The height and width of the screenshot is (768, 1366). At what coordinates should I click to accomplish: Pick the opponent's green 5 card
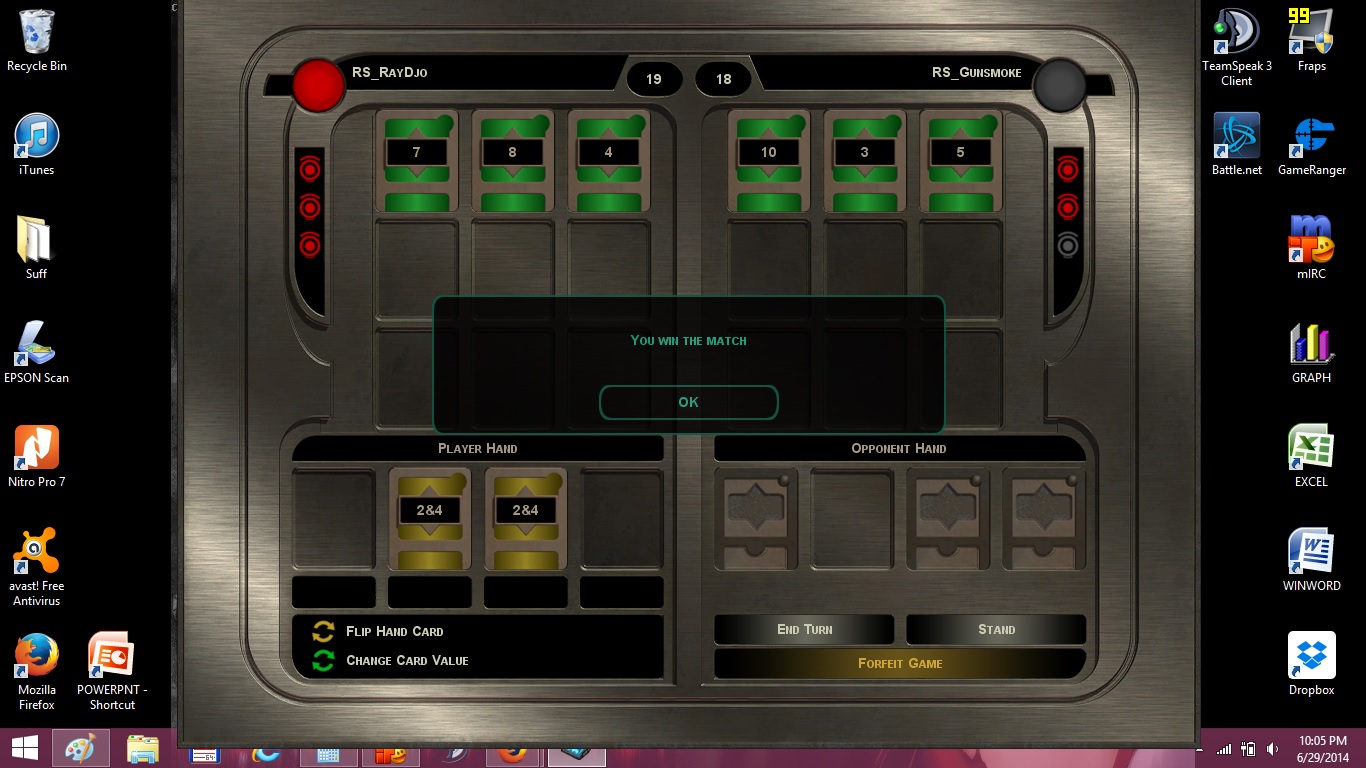click(960, 160)
